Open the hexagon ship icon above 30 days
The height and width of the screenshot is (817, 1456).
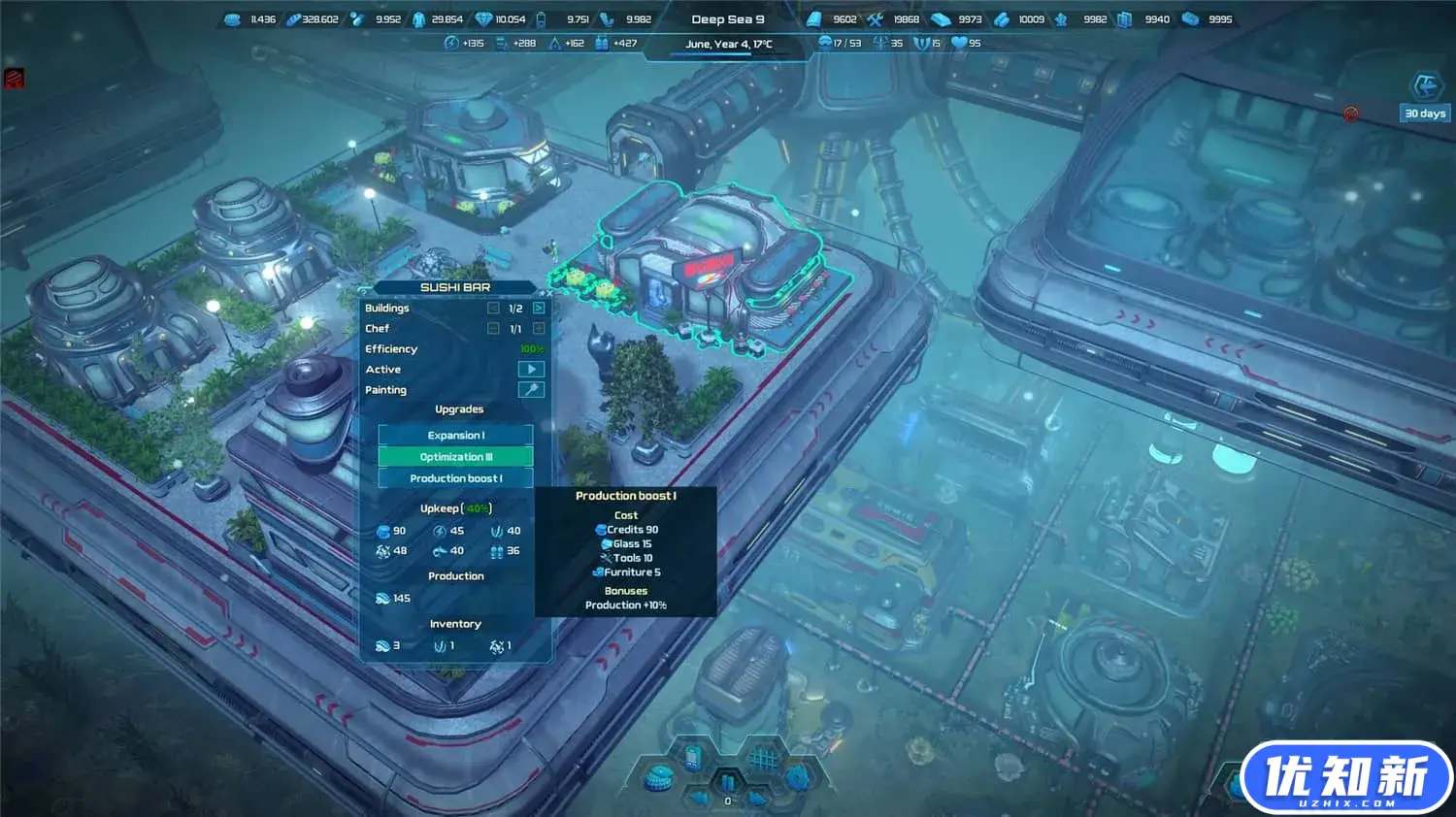pos(1425,87)
